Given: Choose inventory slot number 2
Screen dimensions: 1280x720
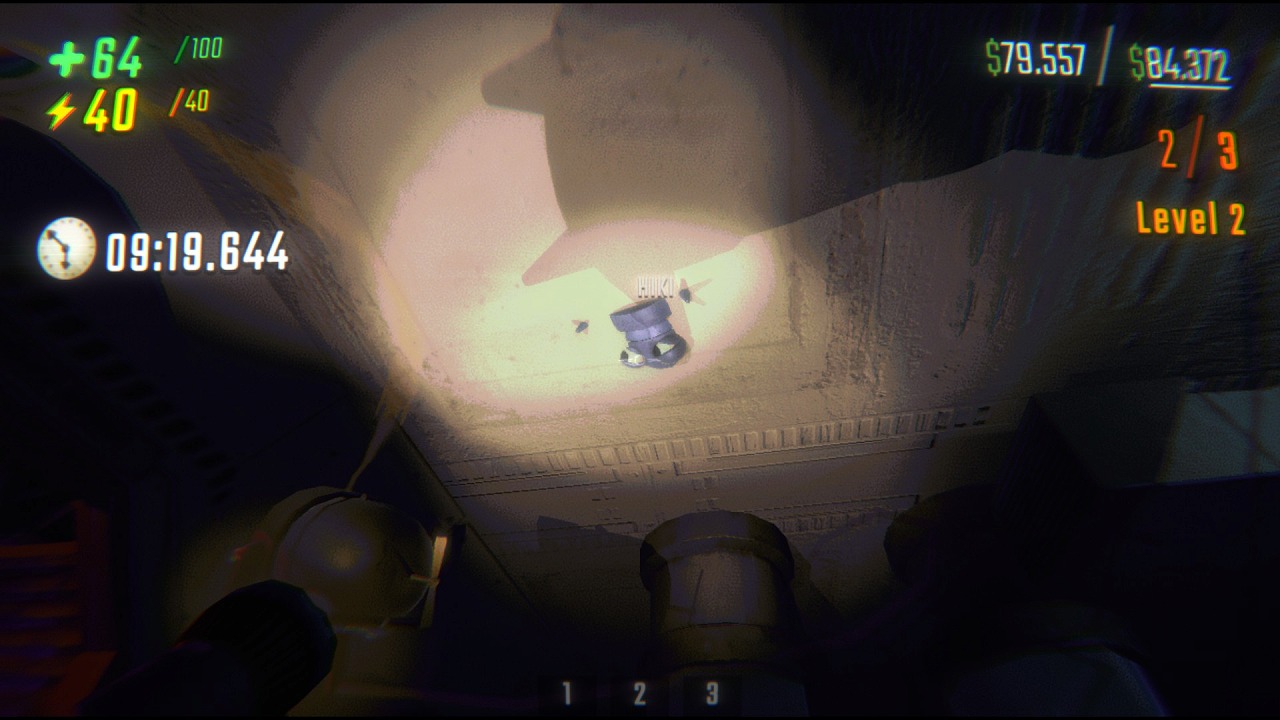Looking at the screenshot, I should tap(639, 693).
